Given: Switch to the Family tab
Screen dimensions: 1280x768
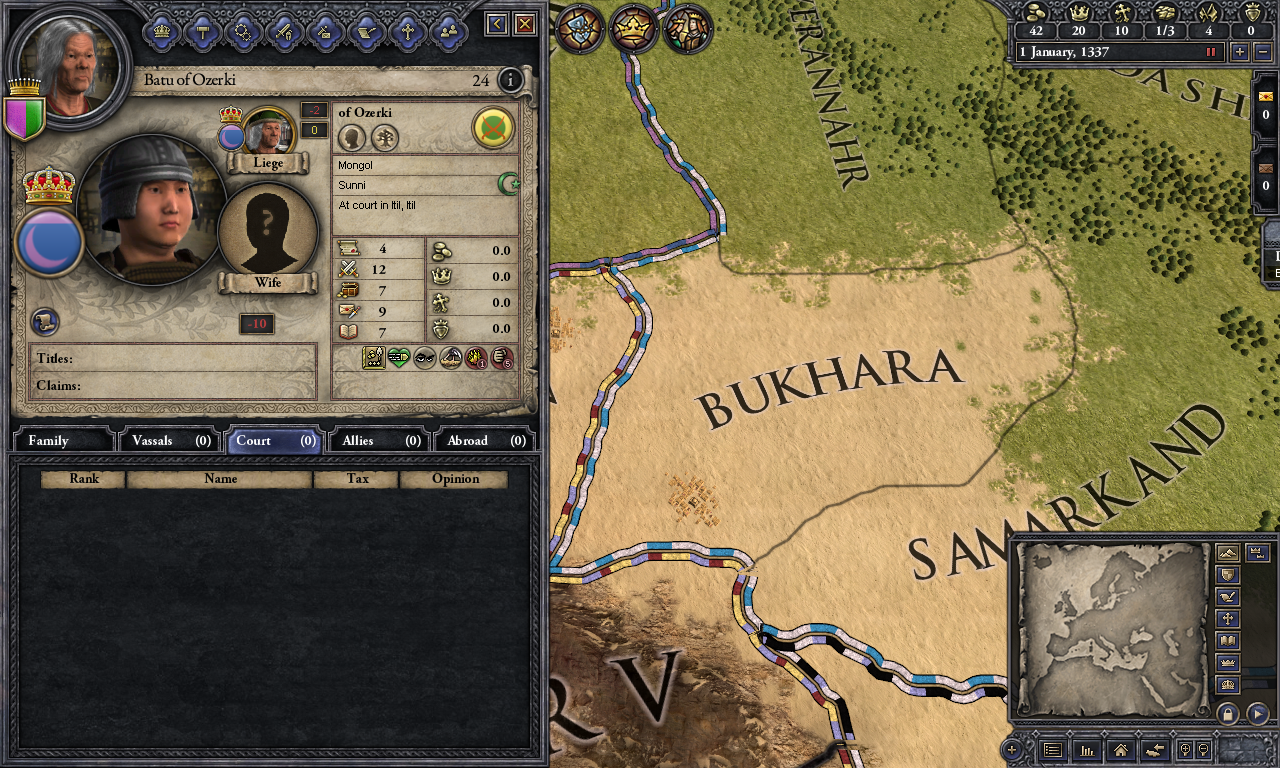Looking at the screenshot, I should [x=62, y=440].
